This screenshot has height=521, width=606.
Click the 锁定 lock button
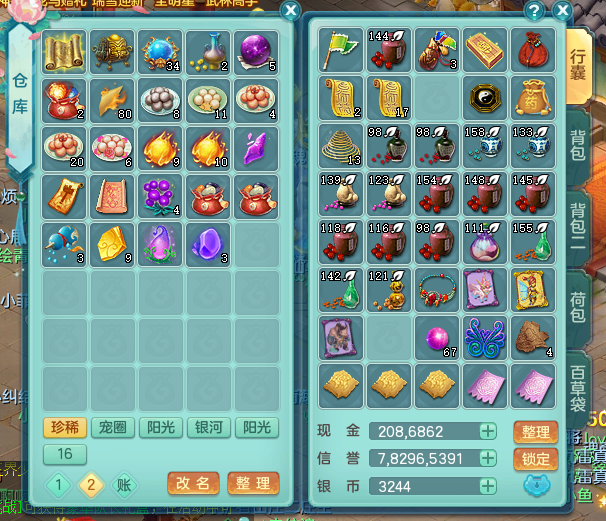pyautogui.click(x=535, y=459)
